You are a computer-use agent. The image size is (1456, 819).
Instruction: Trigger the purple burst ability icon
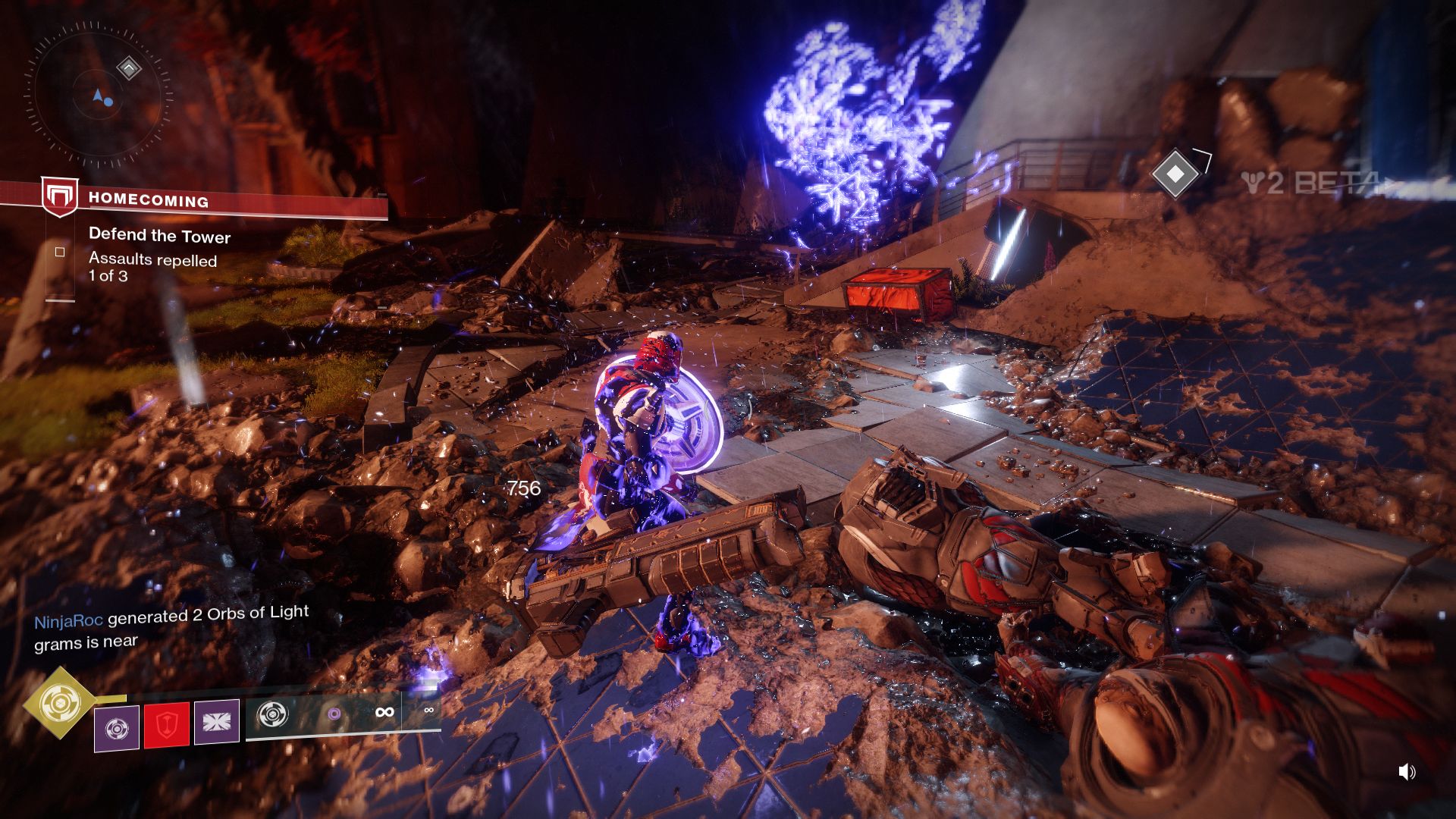pyautogui.click(x=217, y=721)
